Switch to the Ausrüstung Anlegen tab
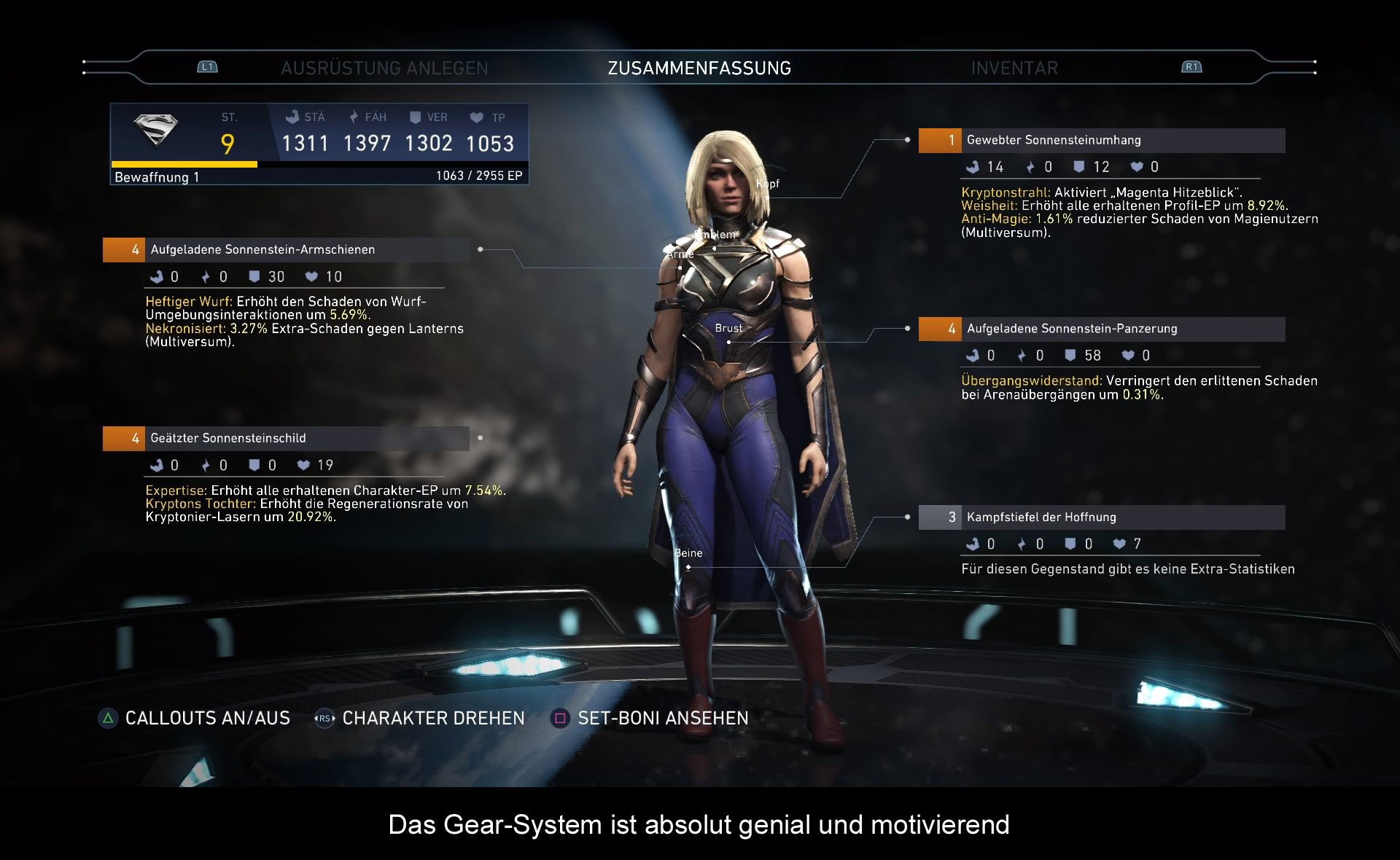The image size is (1400, 860). pyautogui.click(x=384, y=69)
